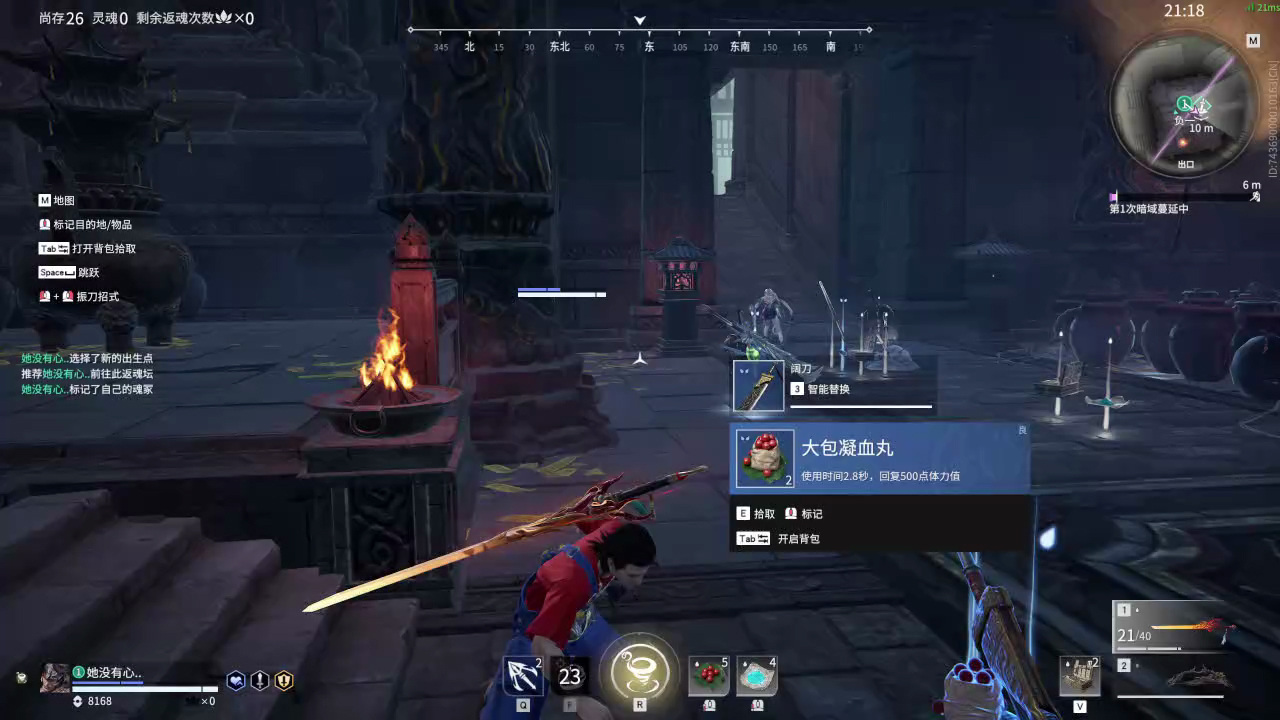The height and width of the screenshot is (720, 1280).
Task: Expand the minimap with the M button
Action: pos(1252,41)
